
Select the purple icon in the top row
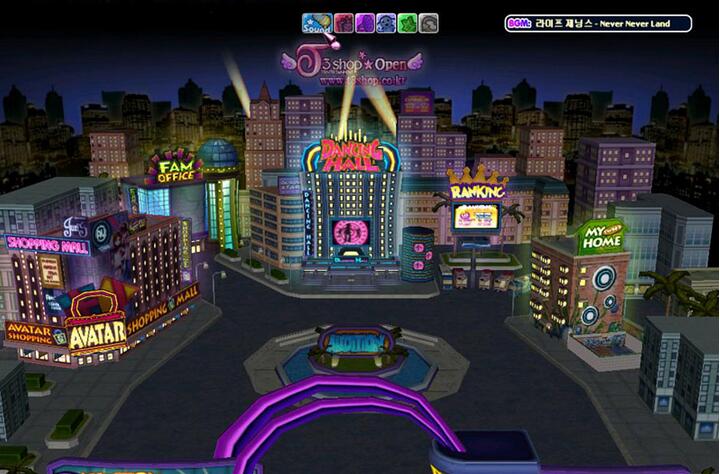coord(365,23)
